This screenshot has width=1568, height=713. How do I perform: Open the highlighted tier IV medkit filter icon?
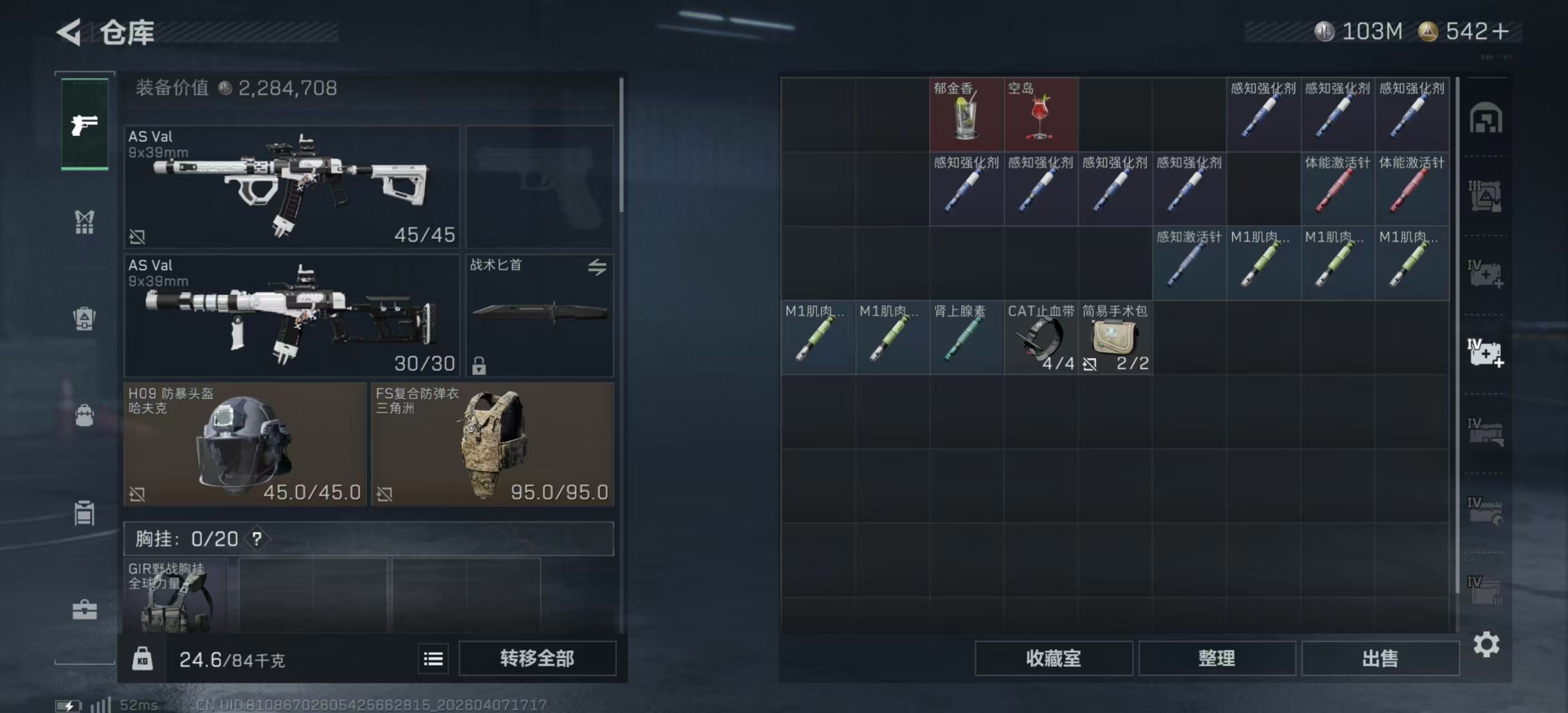(x=1485, y=353)
